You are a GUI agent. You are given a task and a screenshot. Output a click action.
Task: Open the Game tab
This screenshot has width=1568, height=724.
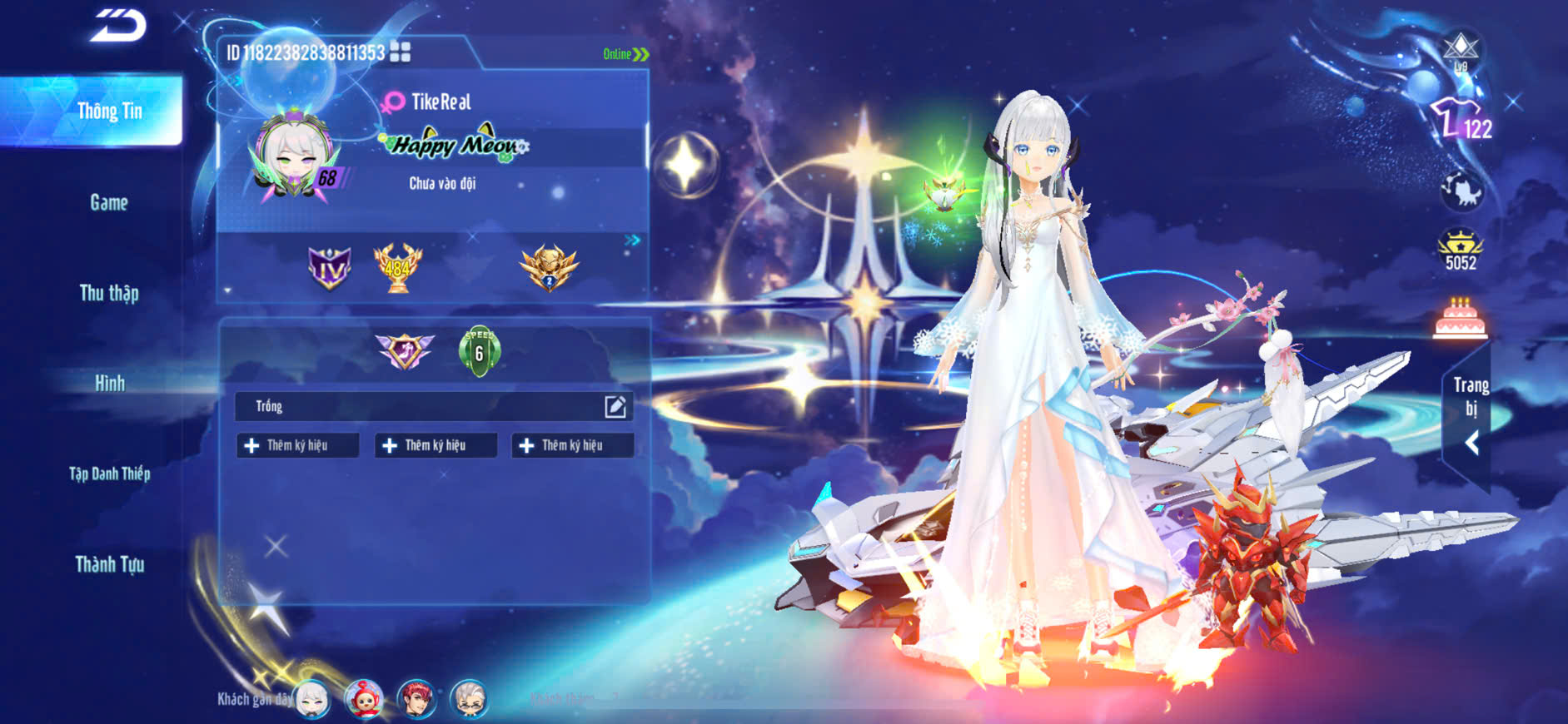coord(109,202)
